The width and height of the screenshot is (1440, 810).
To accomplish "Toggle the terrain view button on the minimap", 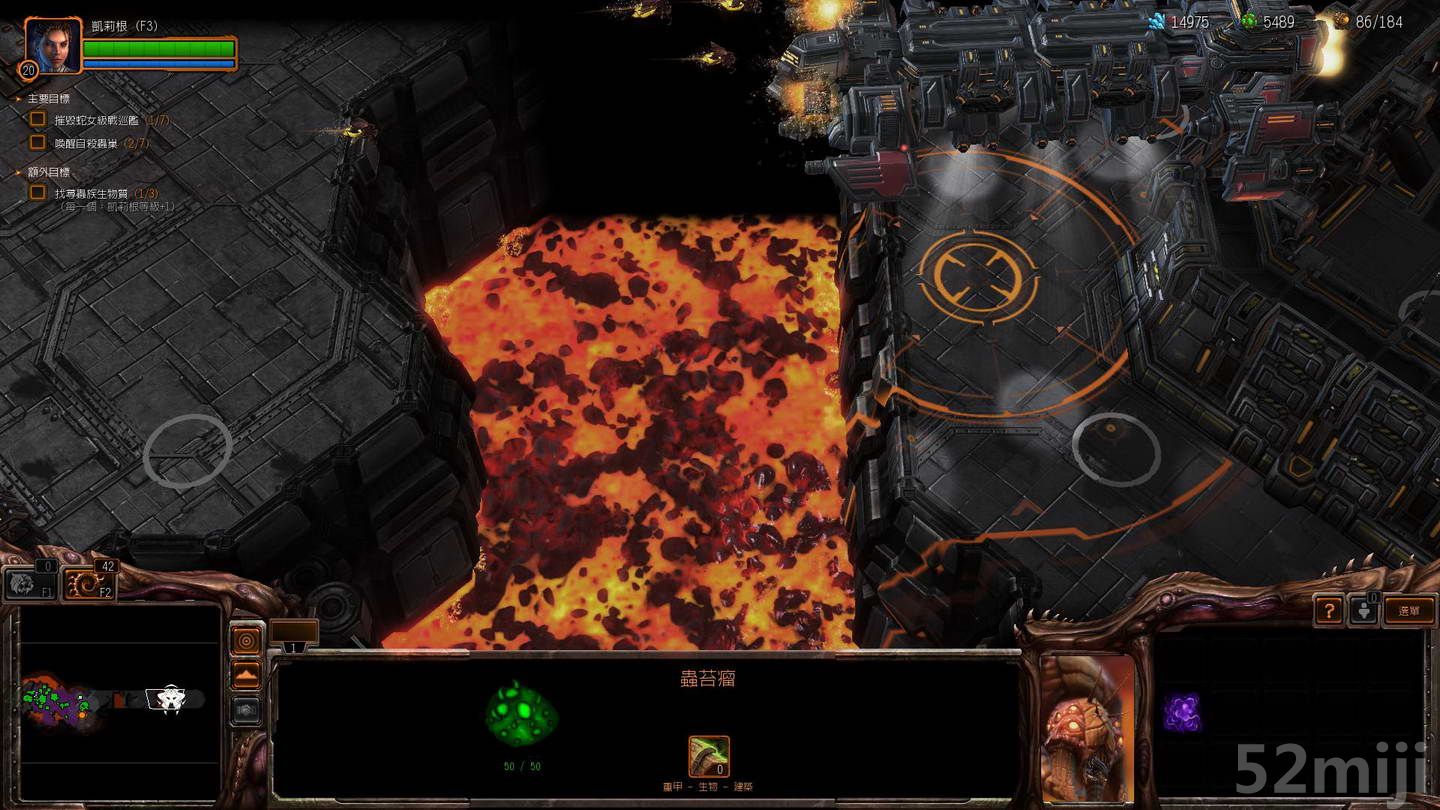I will coord(247,675).
